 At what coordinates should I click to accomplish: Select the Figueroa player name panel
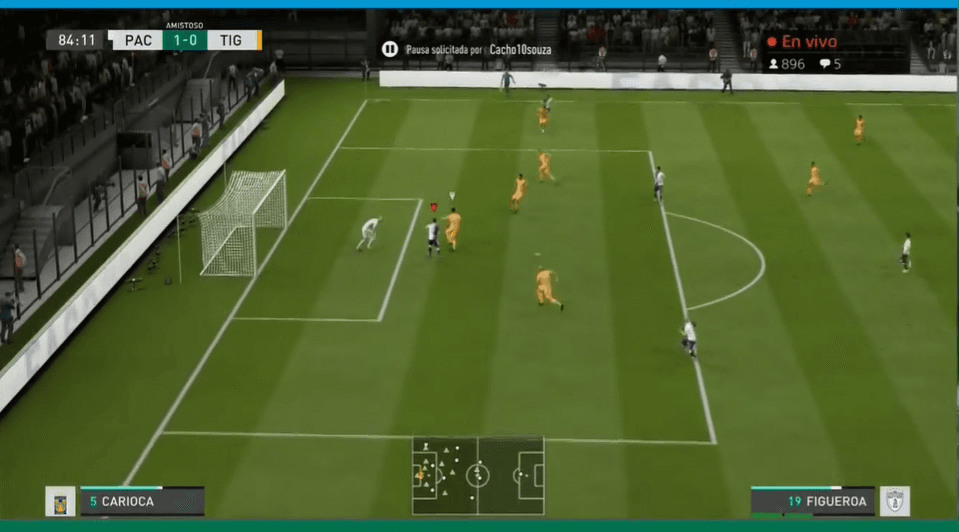[813, 501]
